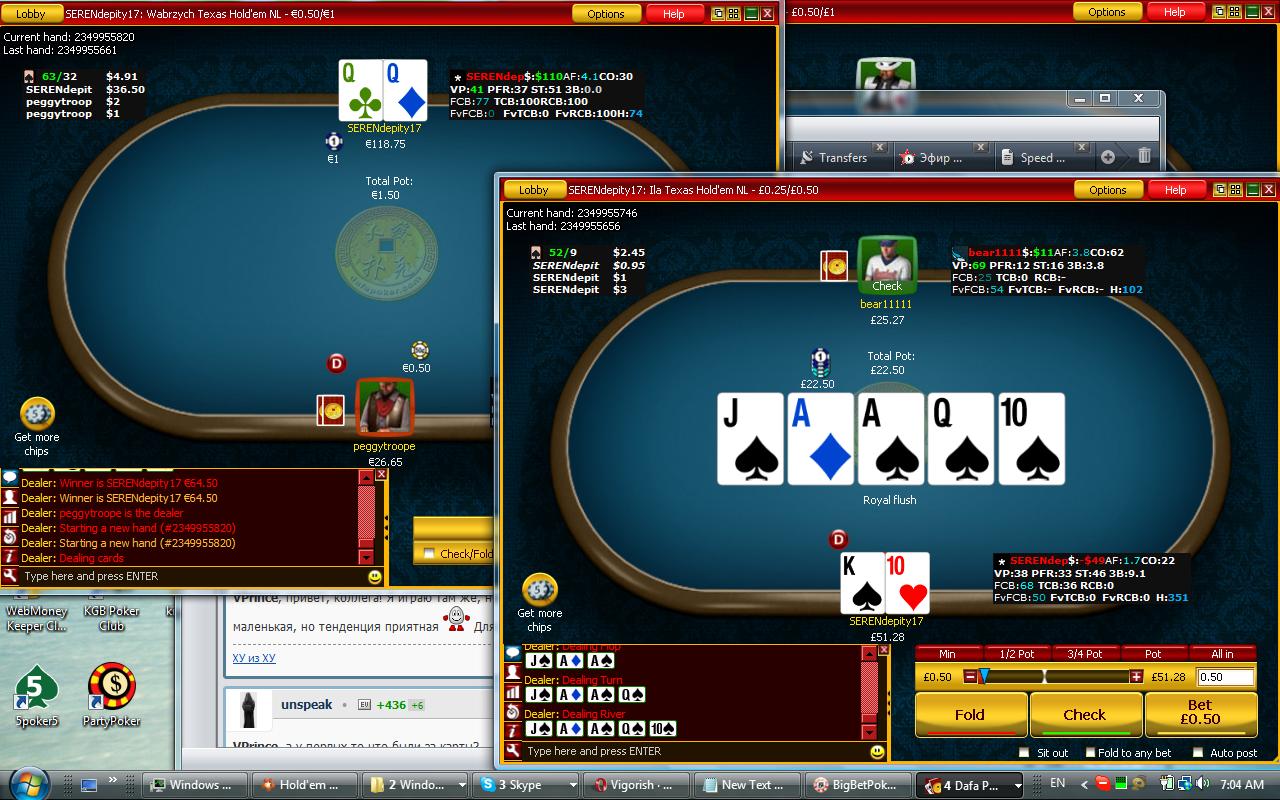Tick the Check/Fold checkbox on Wabrzych table

coord(429,553)
